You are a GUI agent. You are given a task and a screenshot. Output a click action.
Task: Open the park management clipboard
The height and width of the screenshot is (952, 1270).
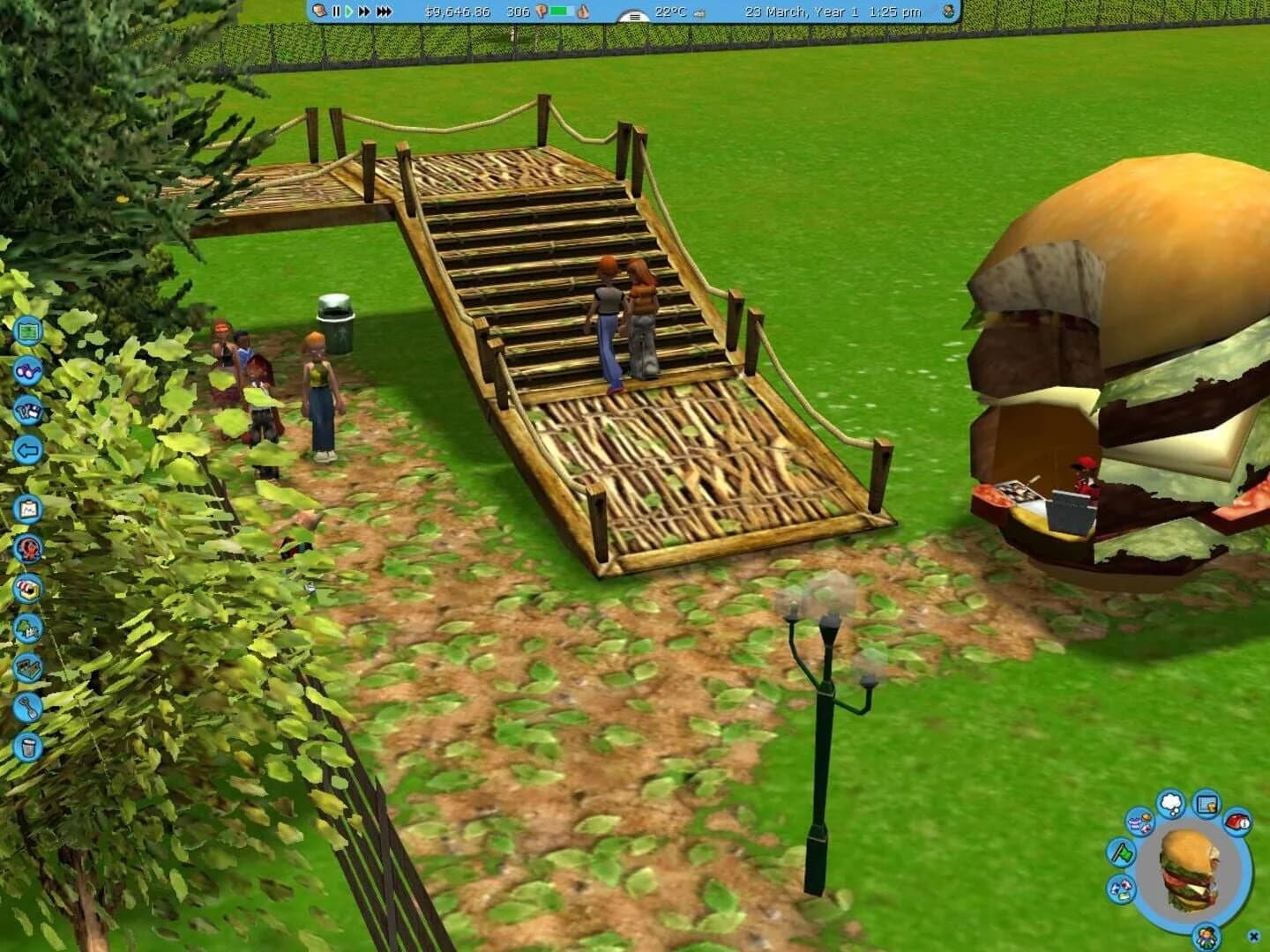[28, 509]
